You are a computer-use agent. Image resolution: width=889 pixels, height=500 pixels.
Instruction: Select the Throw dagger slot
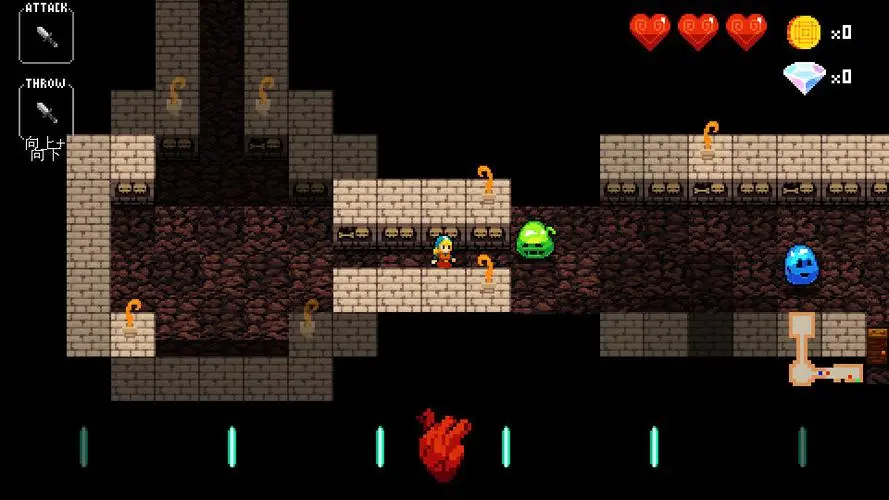tap(45, 110)
